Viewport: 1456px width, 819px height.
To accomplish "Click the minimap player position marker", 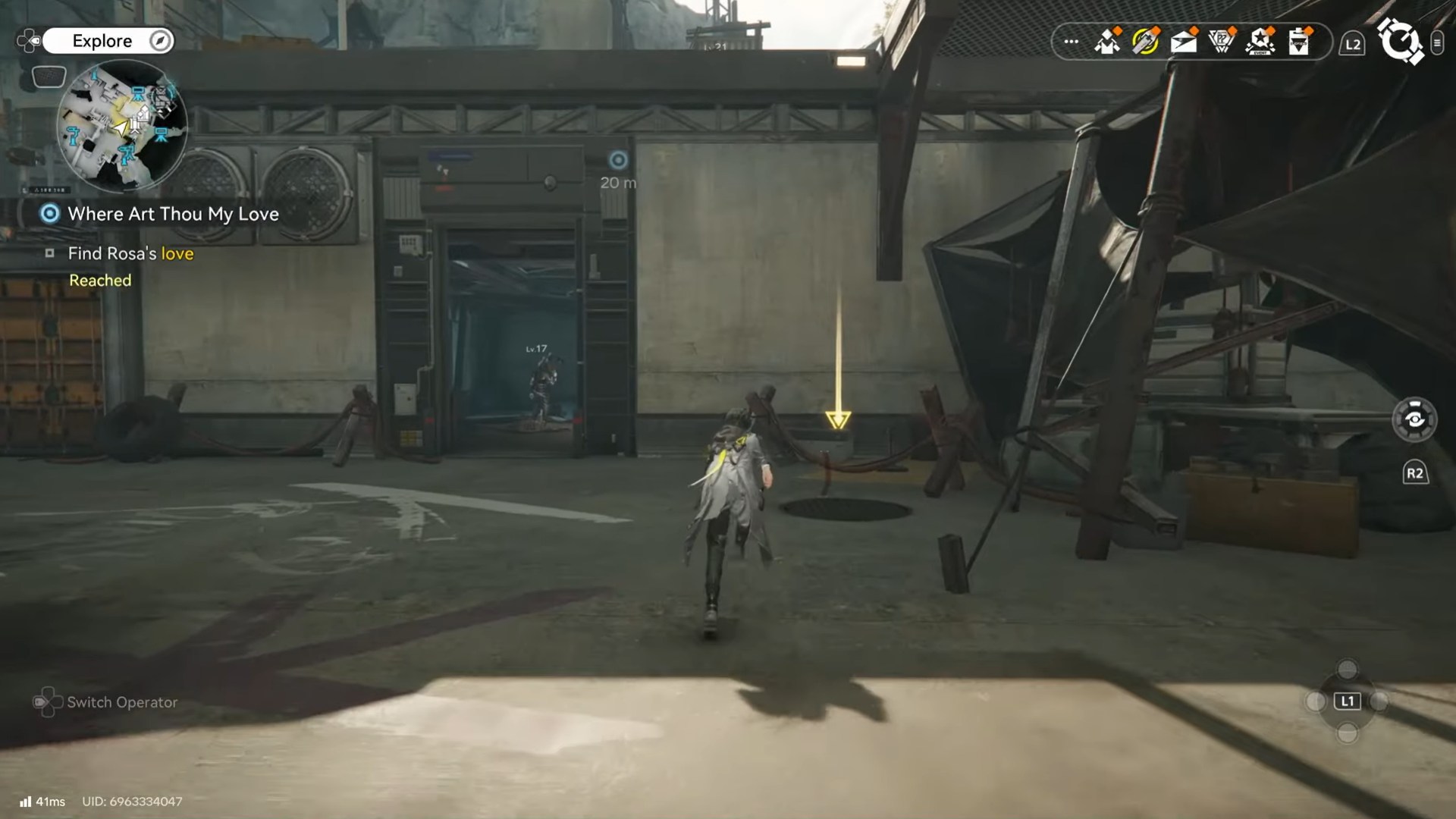I will coord(121,127).
